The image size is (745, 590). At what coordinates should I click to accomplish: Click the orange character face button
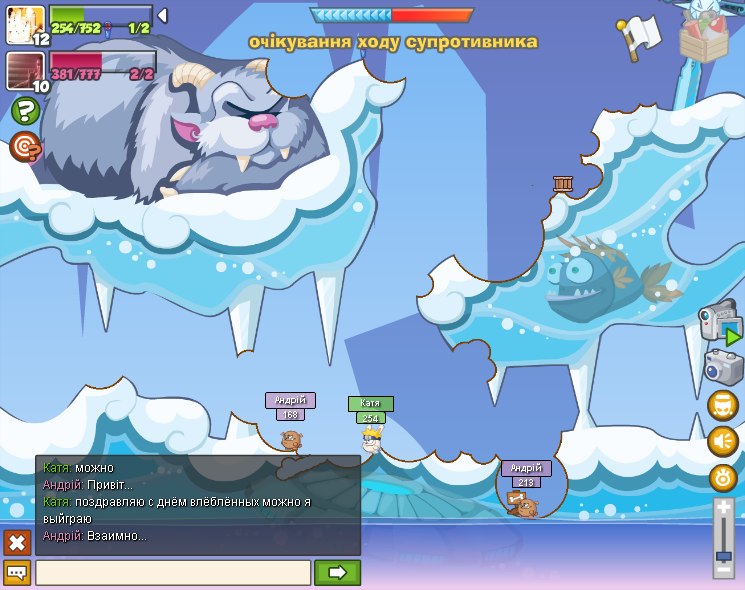pyautogui.click(x=723, y=405)
